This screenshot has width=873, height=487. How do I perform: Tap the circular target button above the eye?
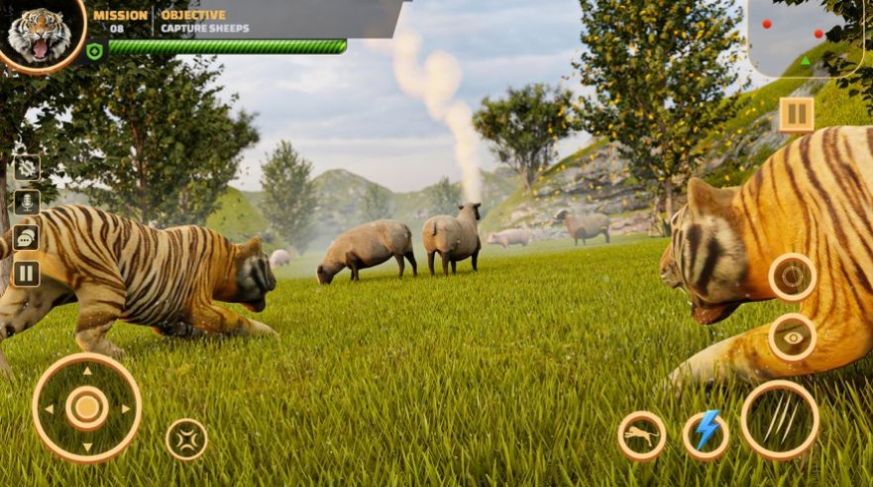792,277
